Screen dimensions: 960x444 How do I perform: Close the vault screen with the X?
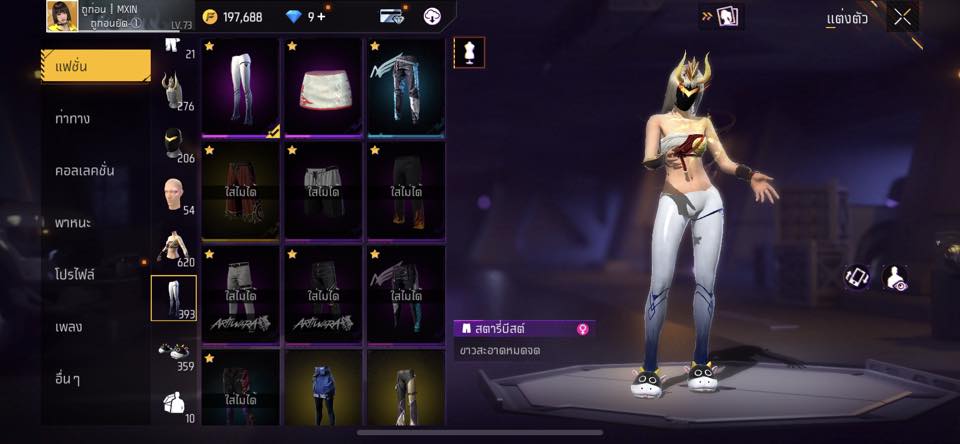pos(903,17)
